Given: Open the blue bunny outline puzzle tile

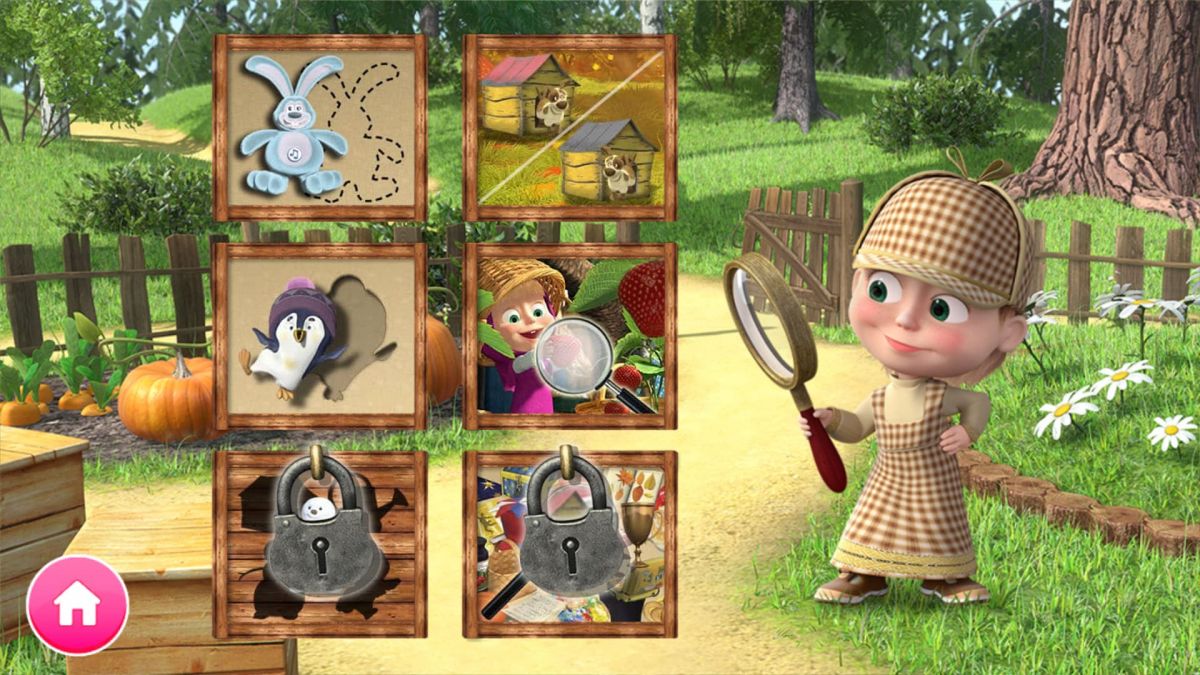Looking at the screenshot, I should tap(320, 128).
